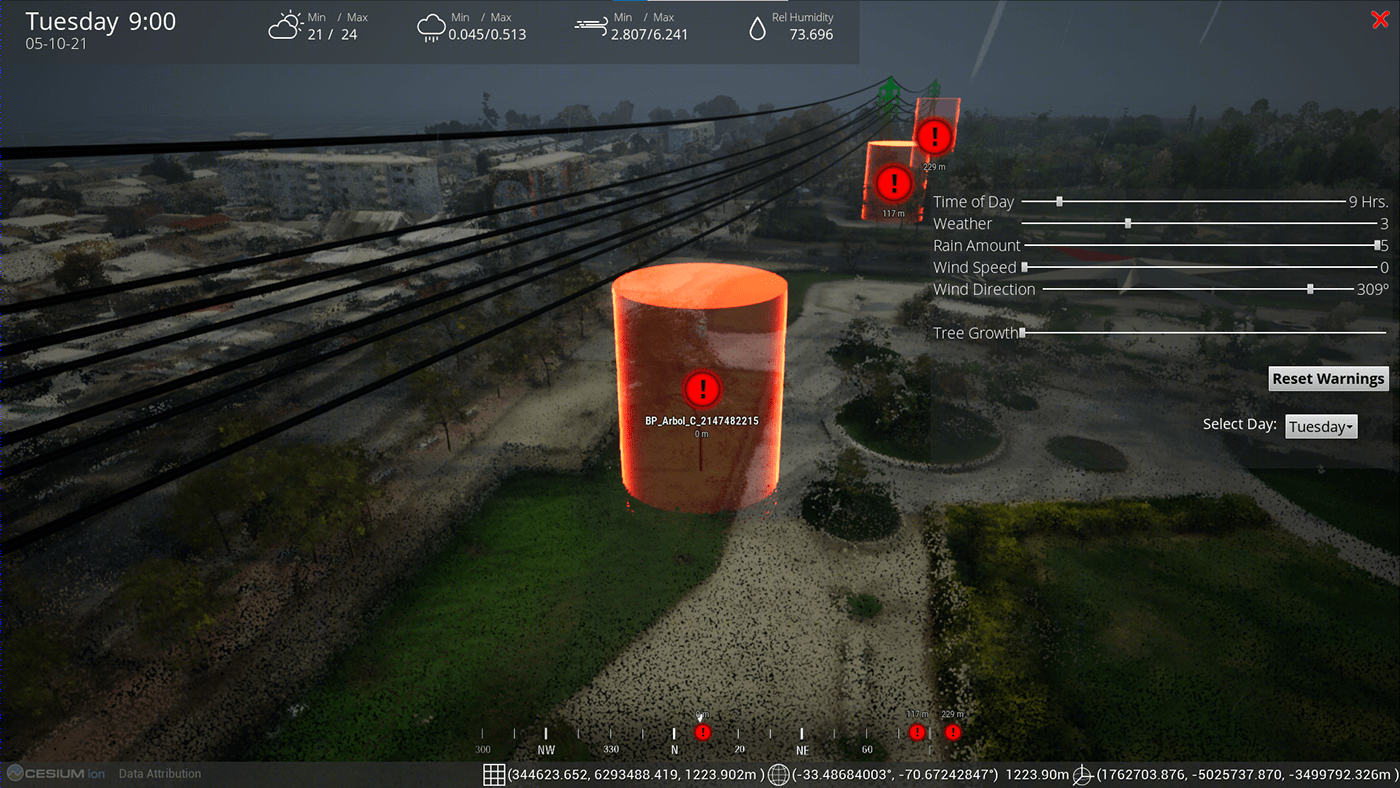The height and width of the screenshot is (788, 1400).
Task: Click the grid coordinates icon in the status bar
Action: pyautogui.click(x=494, y=774)
